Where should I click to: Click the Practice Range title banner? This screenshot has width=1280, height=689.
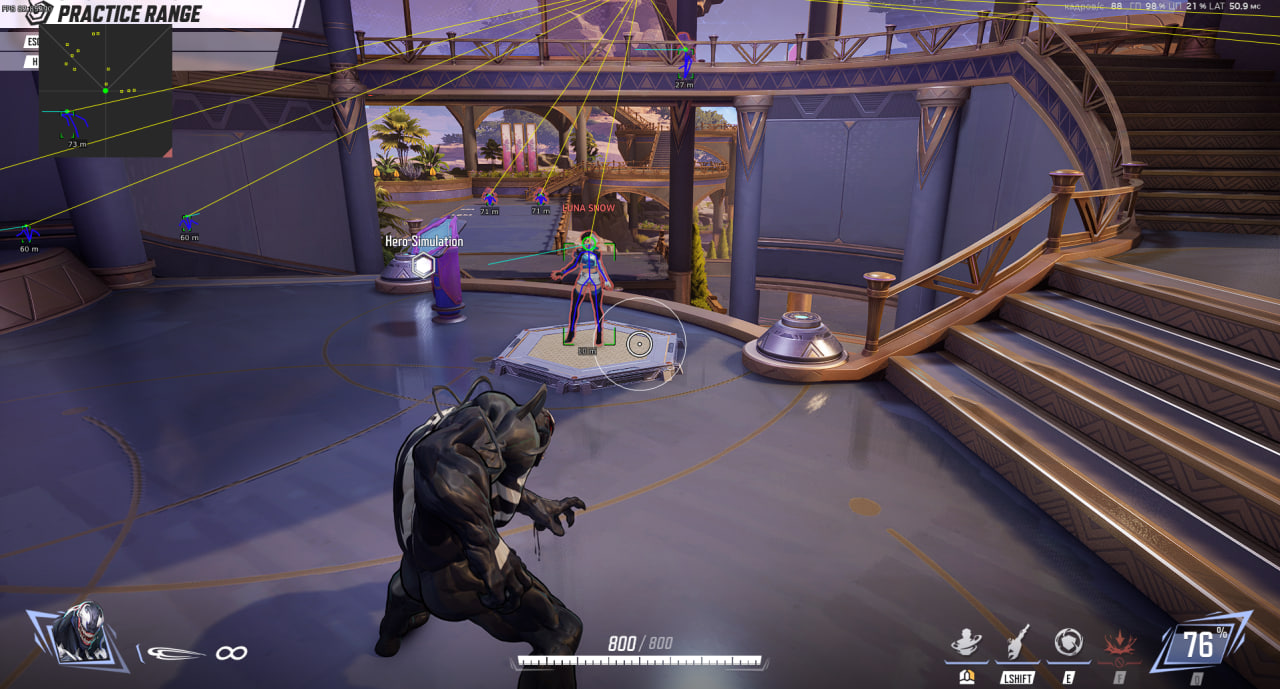[x=130, y=14]
